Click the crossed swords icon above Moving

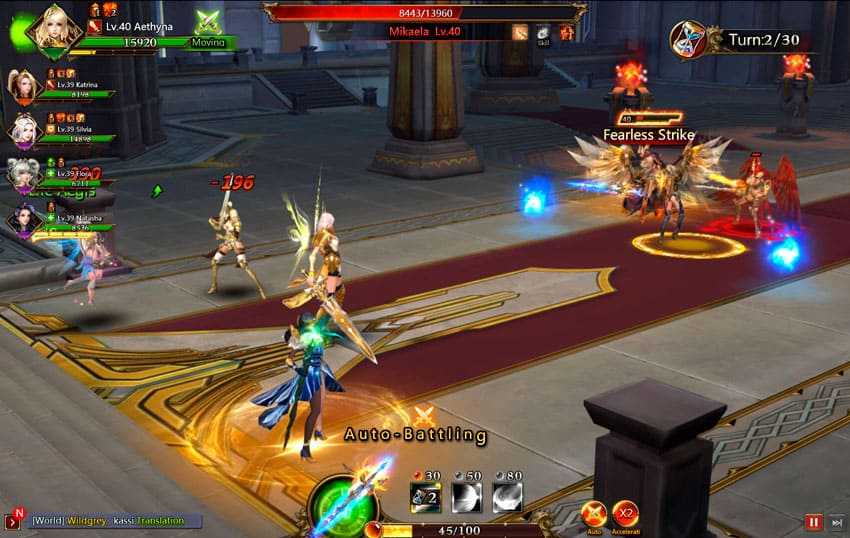click(x=209, y=22)
